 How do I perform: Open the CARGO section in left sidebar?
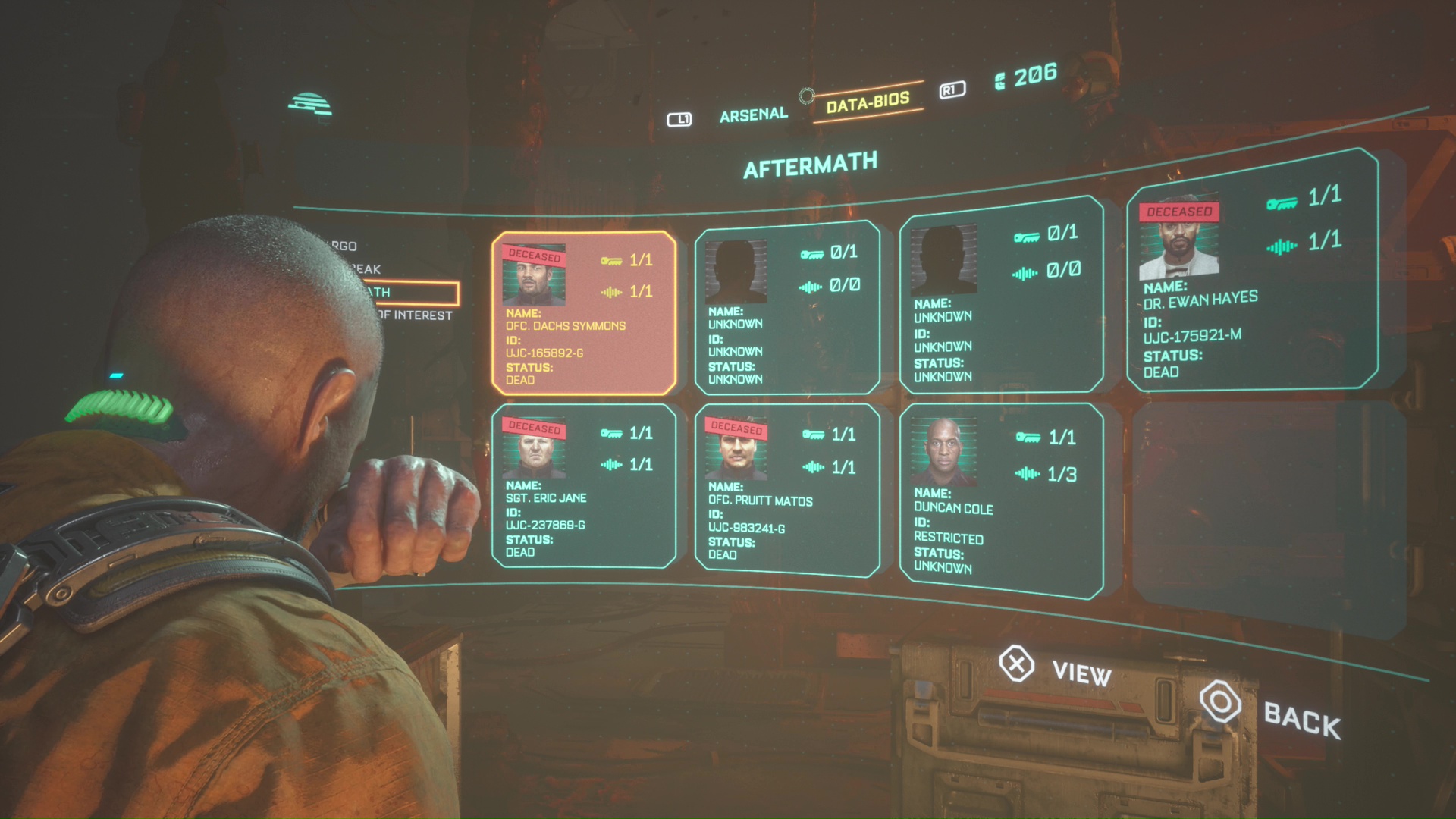coord(345,246)
